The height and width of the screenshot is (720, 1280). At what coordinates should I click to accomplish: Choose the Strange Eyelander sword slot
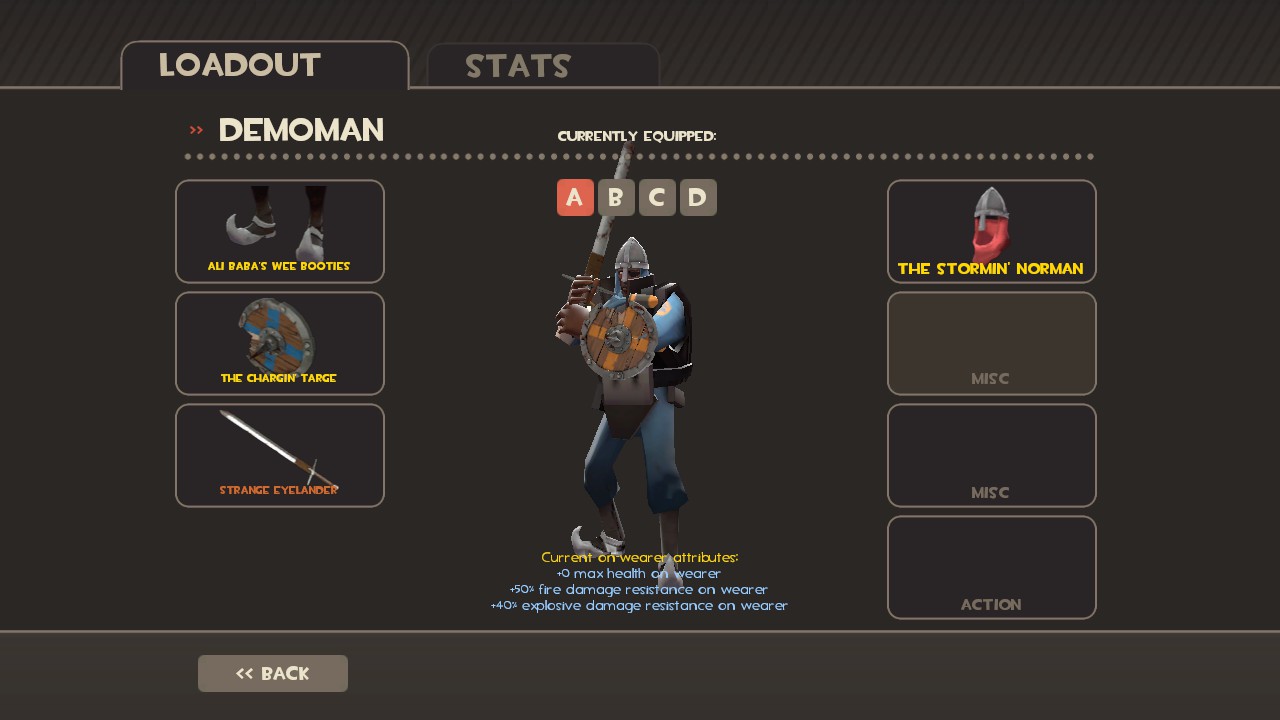point(280,455)
